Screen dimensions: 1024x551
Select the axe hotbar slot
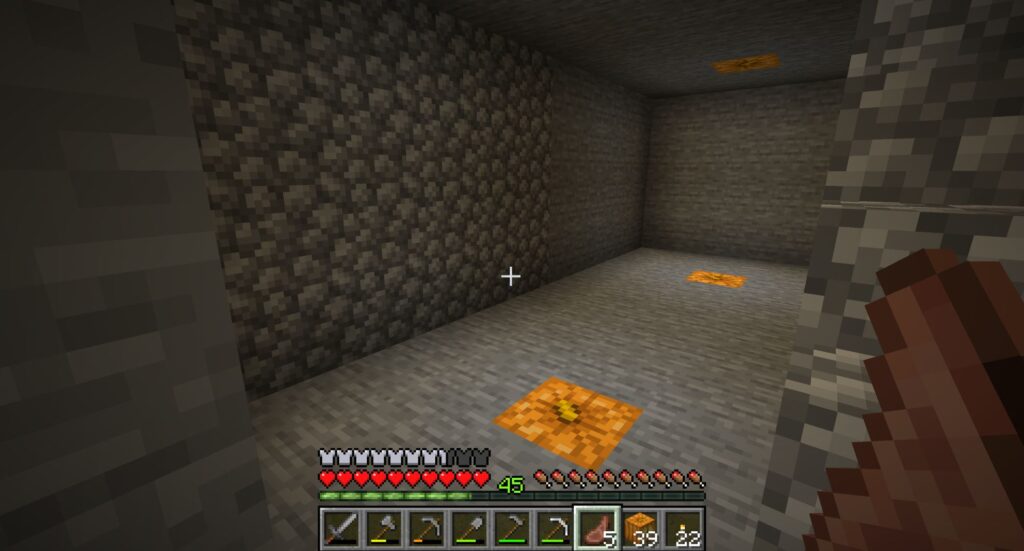tap(381, 527)
